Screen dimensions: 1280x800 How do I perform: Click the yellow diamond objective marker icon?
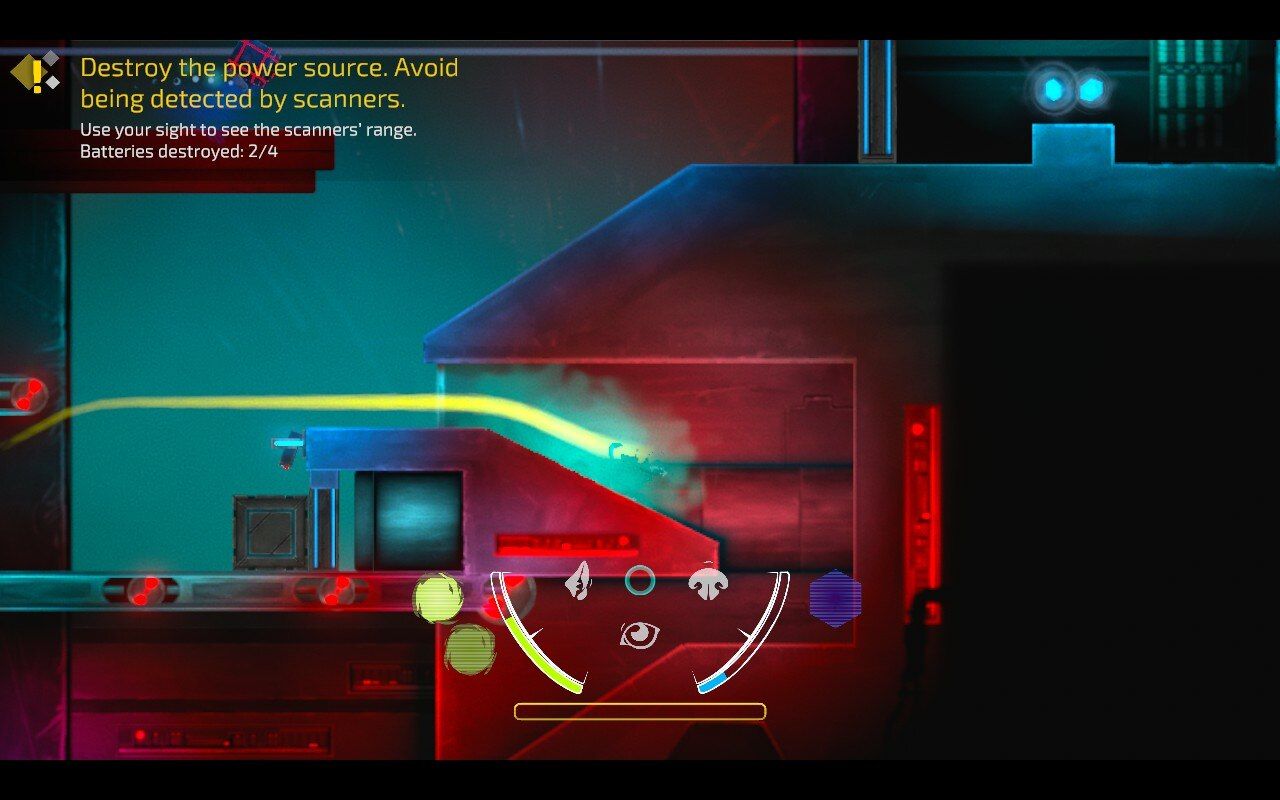coord(30,72)
